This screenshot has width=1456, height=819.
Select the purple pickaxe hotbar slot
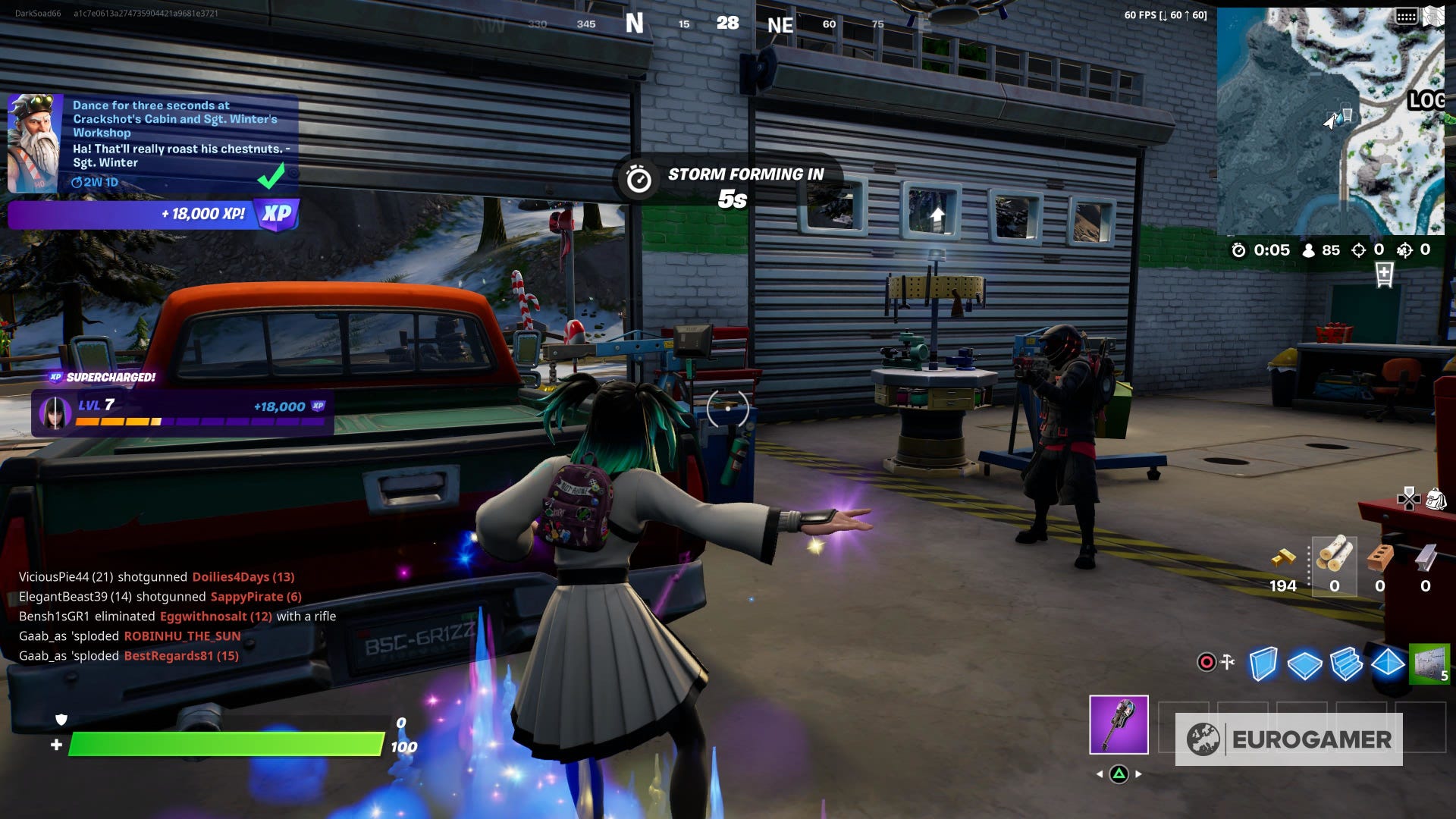pos(1119,725)
